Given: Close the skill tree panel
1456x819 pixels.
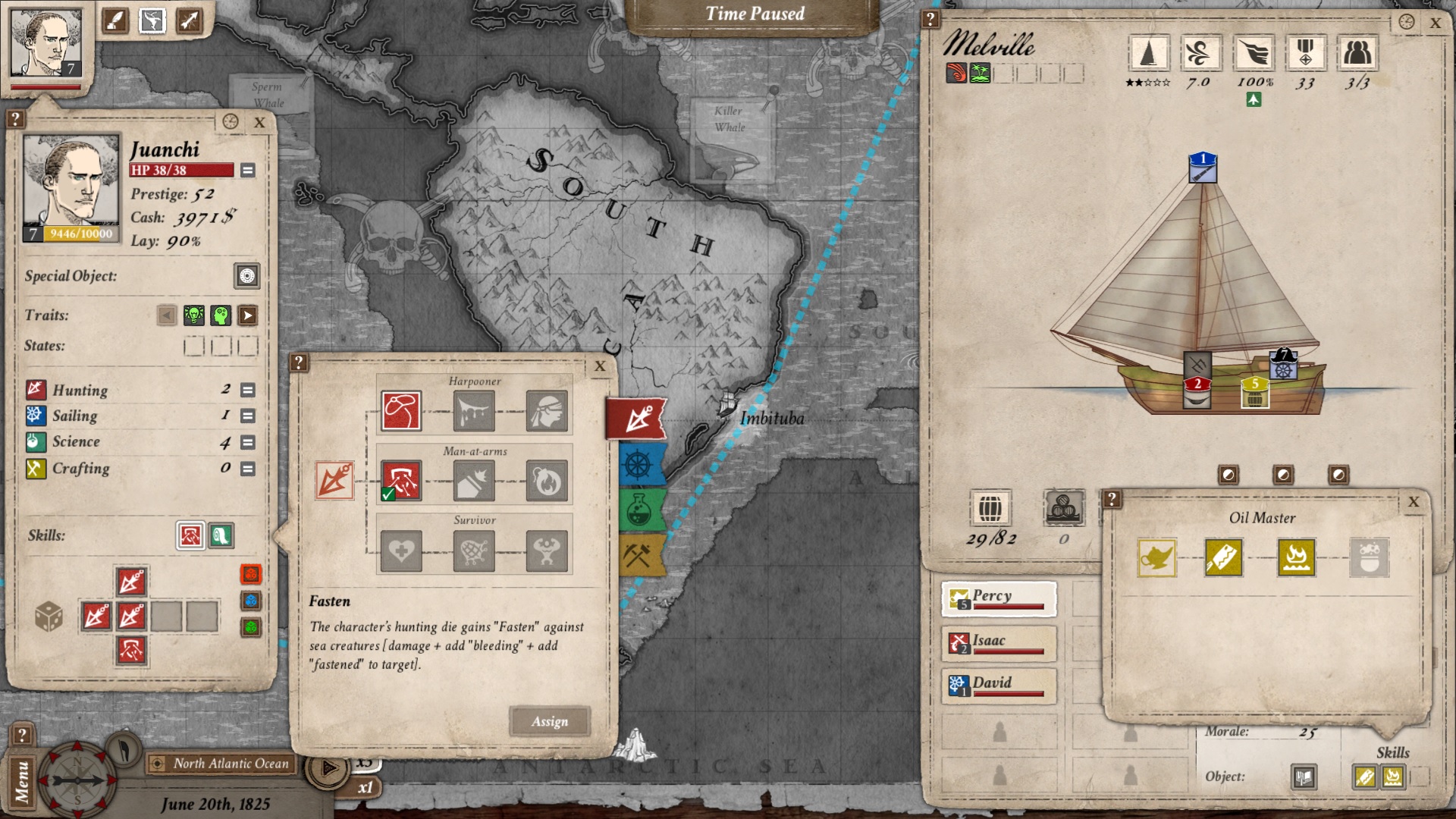Looking at the screenshot, I should pos(600,366).
